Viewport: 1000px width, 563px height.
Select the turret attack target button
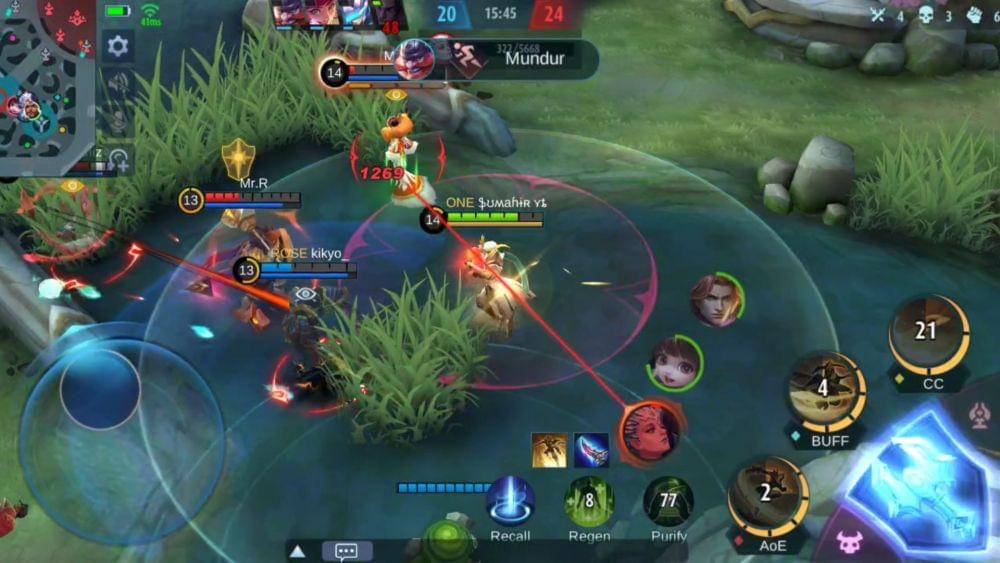[984, 413]
